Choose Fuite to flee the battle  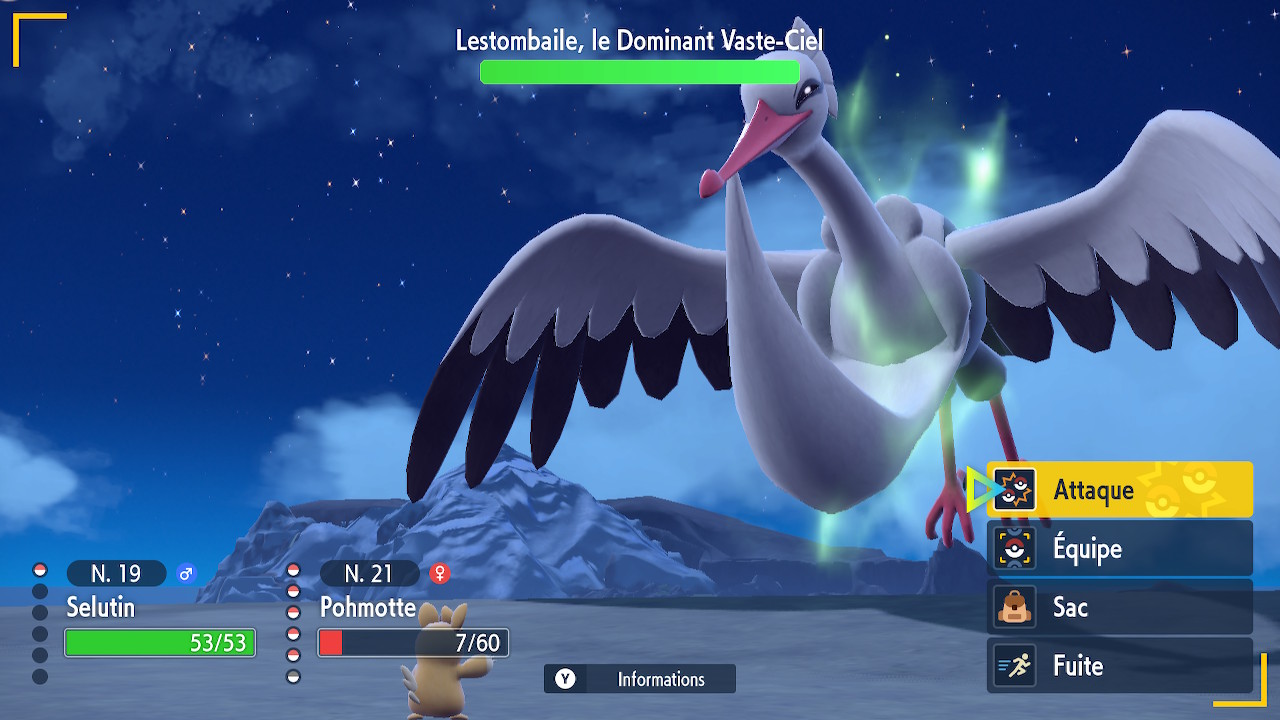tap(1119, 666)
